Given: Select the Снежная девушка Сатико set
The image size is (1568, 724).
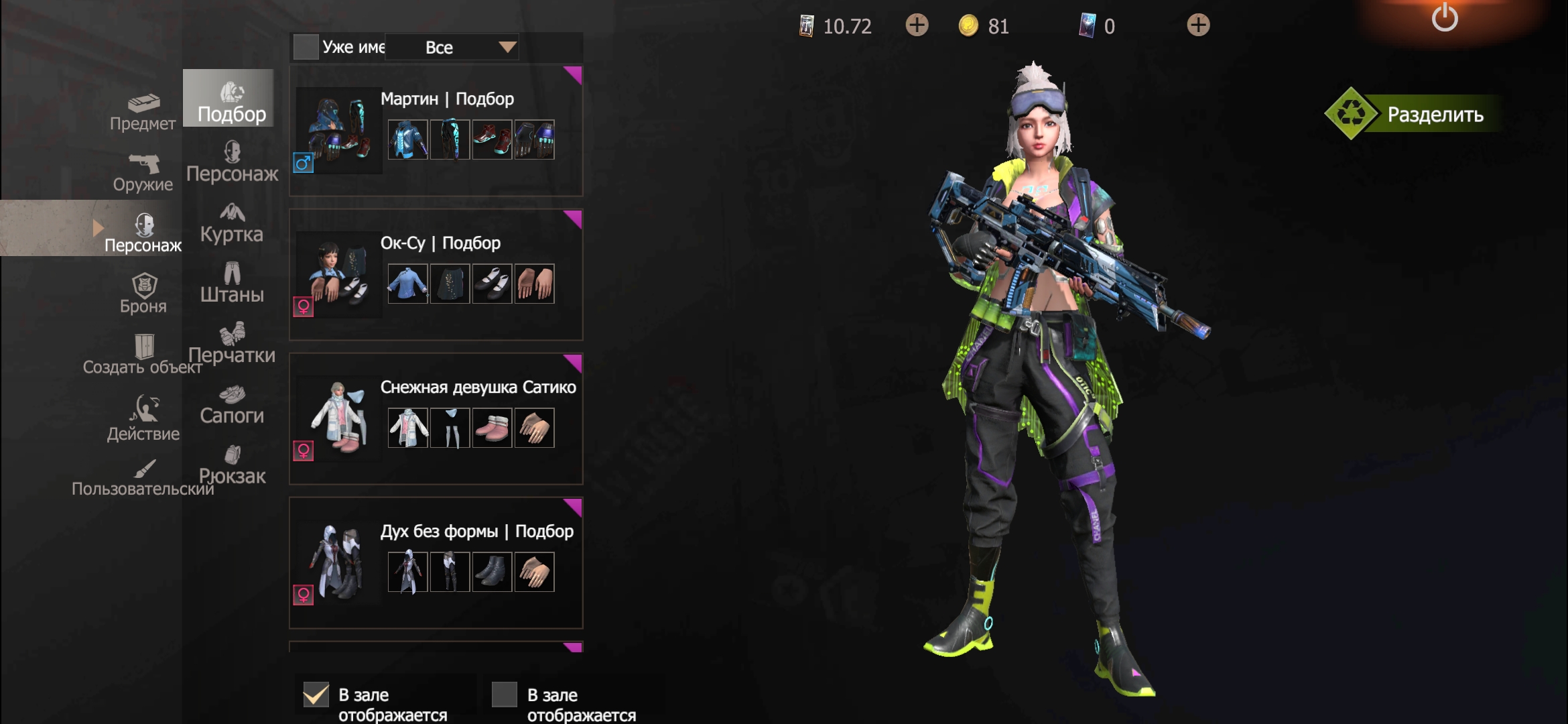Looking at the screenshot, I should (436, 419).
